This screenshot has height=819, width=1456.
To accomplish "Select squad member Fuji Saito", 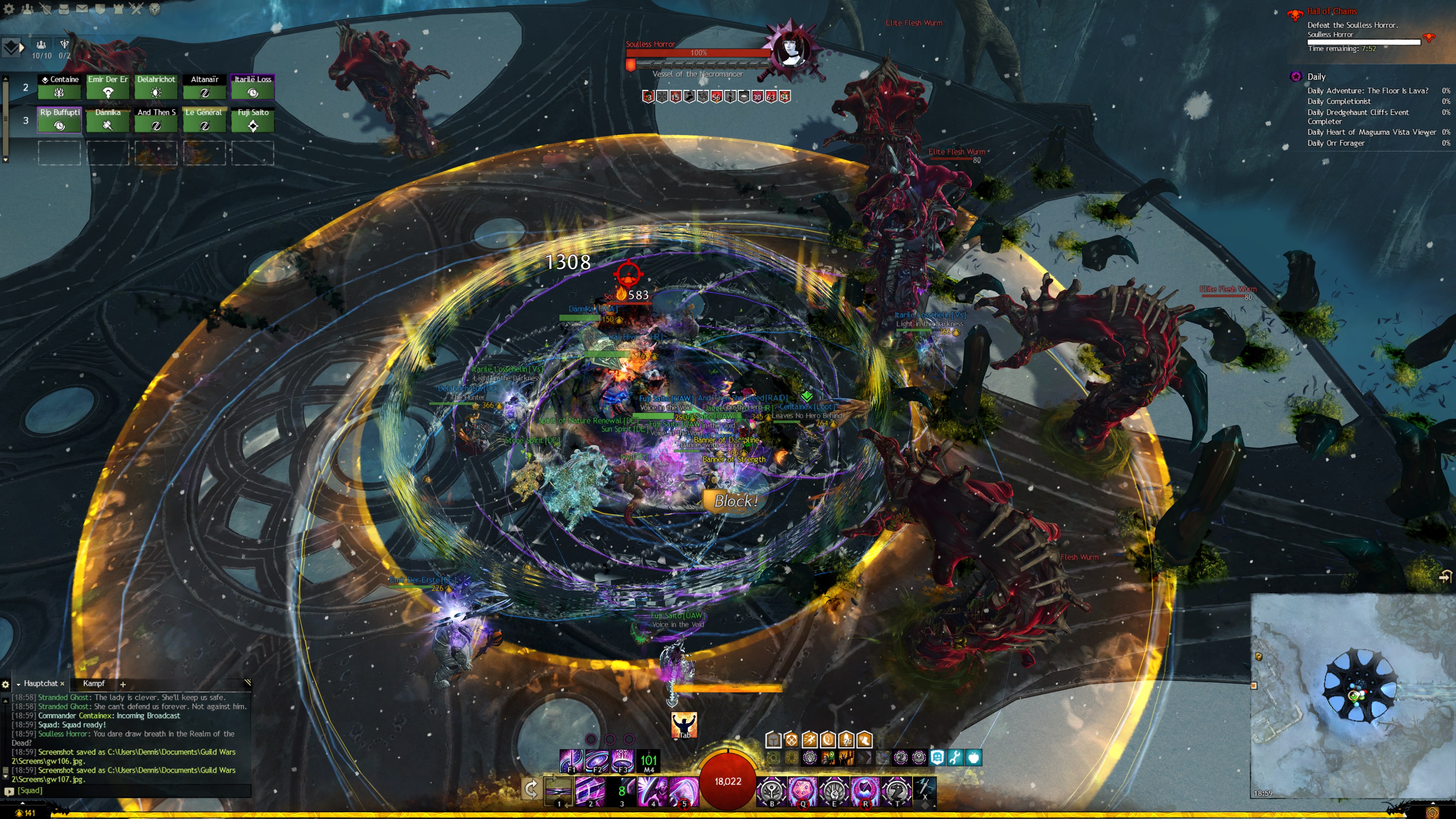I will click(253, 120).
